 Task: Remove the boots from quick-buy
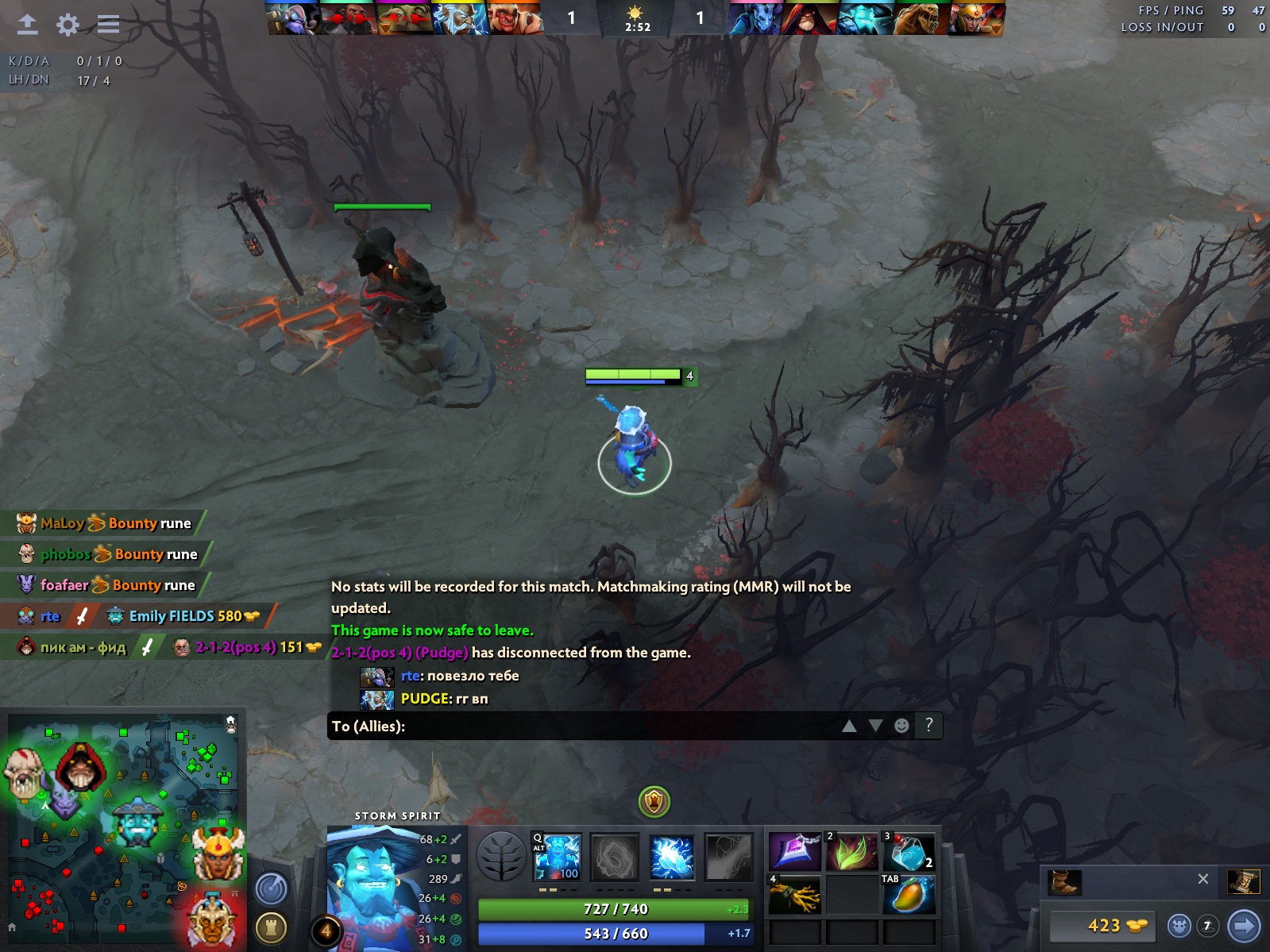pos(1203,879)
